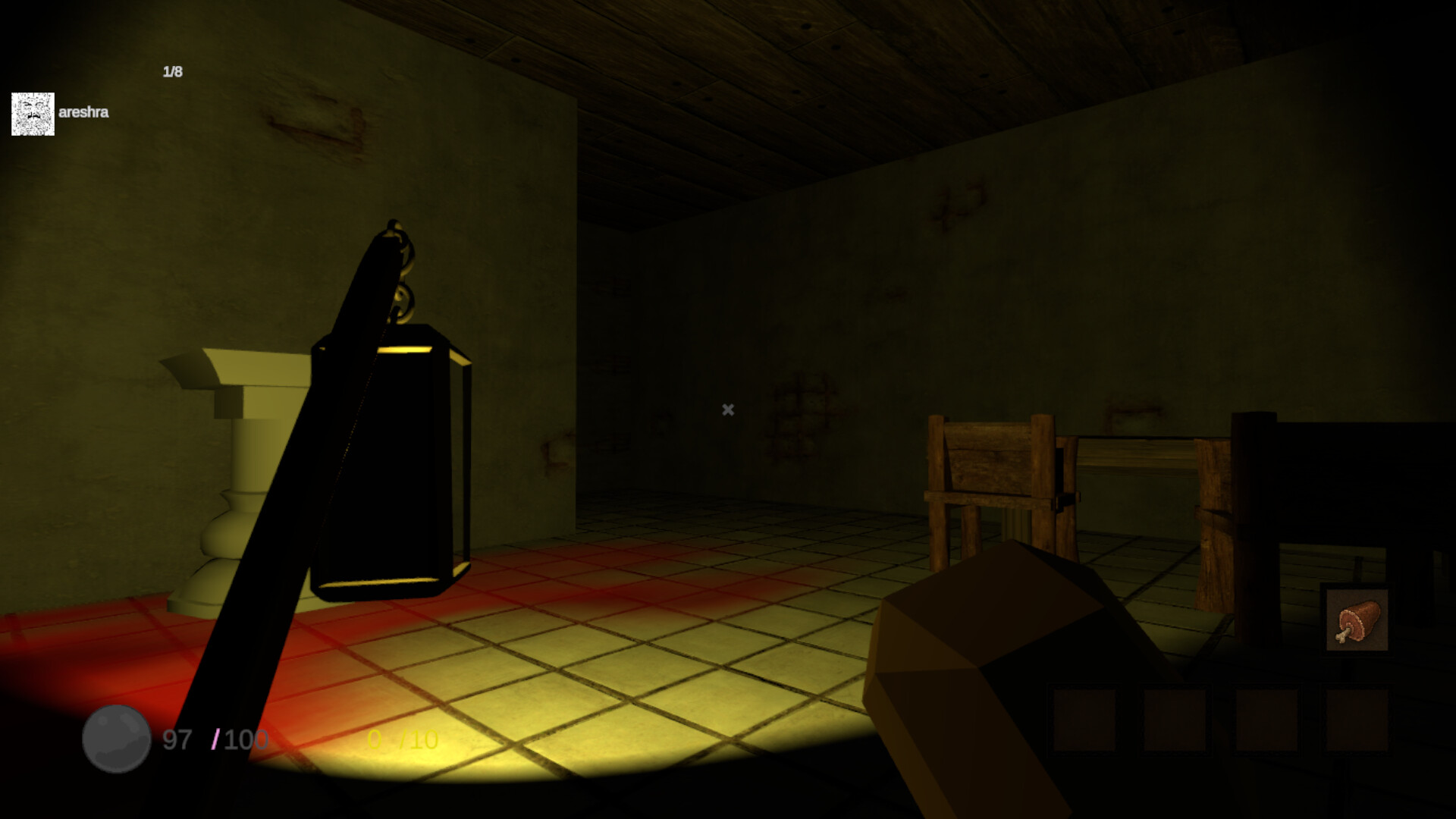Click the areshra player avatar portrait
This screenshot has width=1456, height=819.
pos(33,112)
